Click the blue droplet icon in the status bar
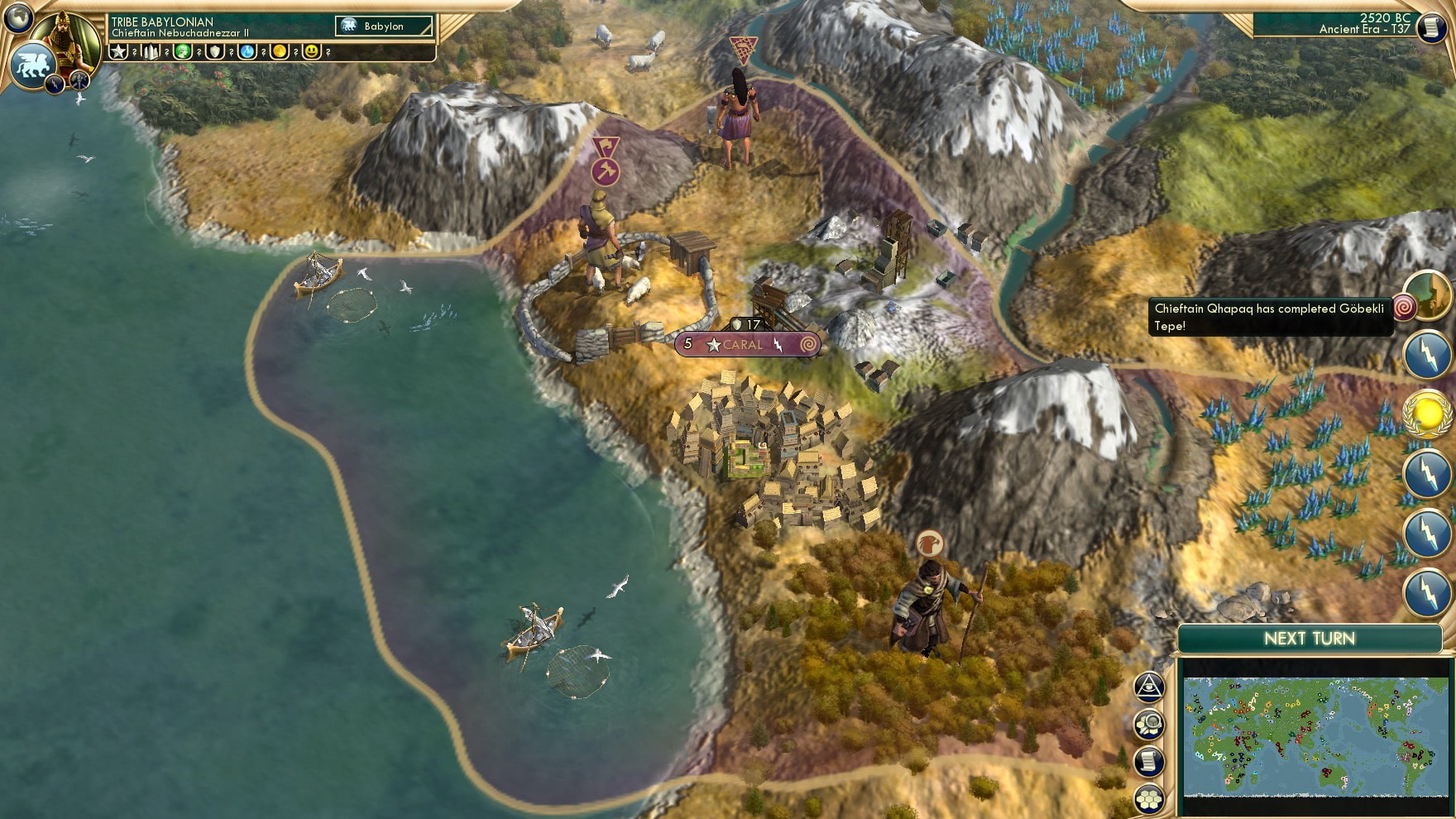Screen dimensions: 1456x819 tap(246, 51)
